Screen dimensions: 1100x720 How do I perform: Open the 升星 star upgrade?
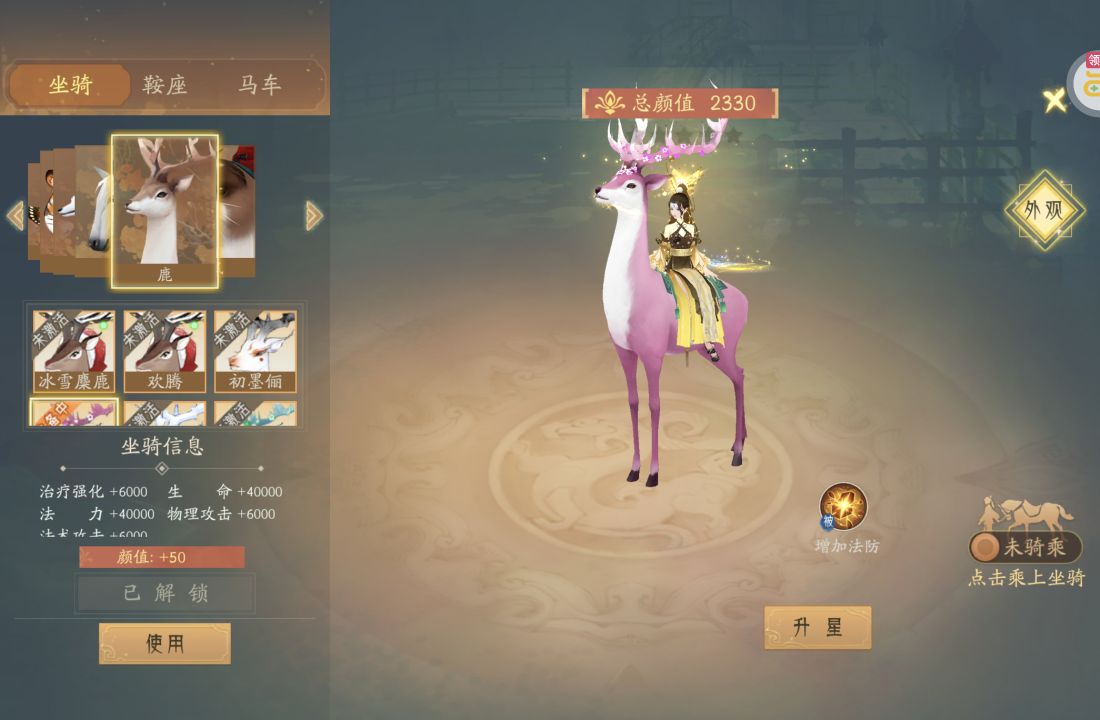tap(817, 627)
